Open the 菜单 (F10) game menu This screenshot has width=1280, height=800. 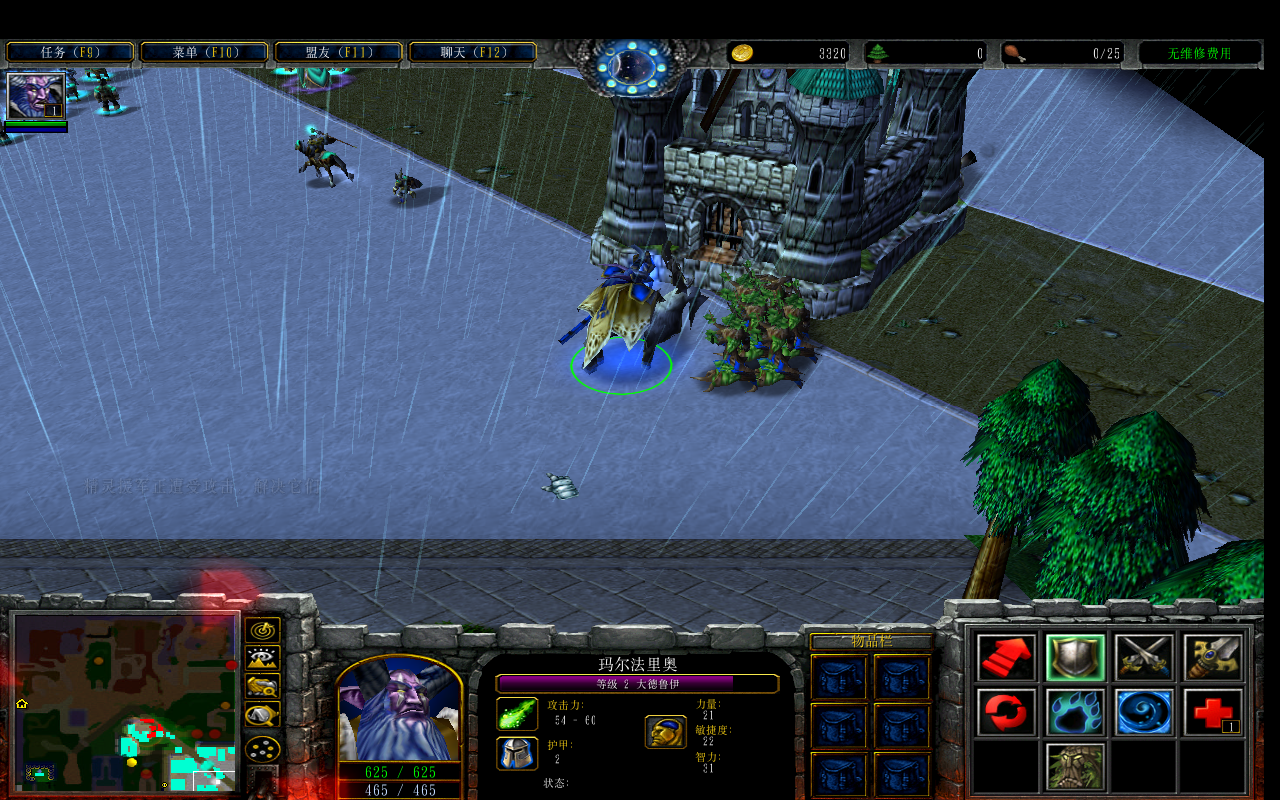(204, 52)
